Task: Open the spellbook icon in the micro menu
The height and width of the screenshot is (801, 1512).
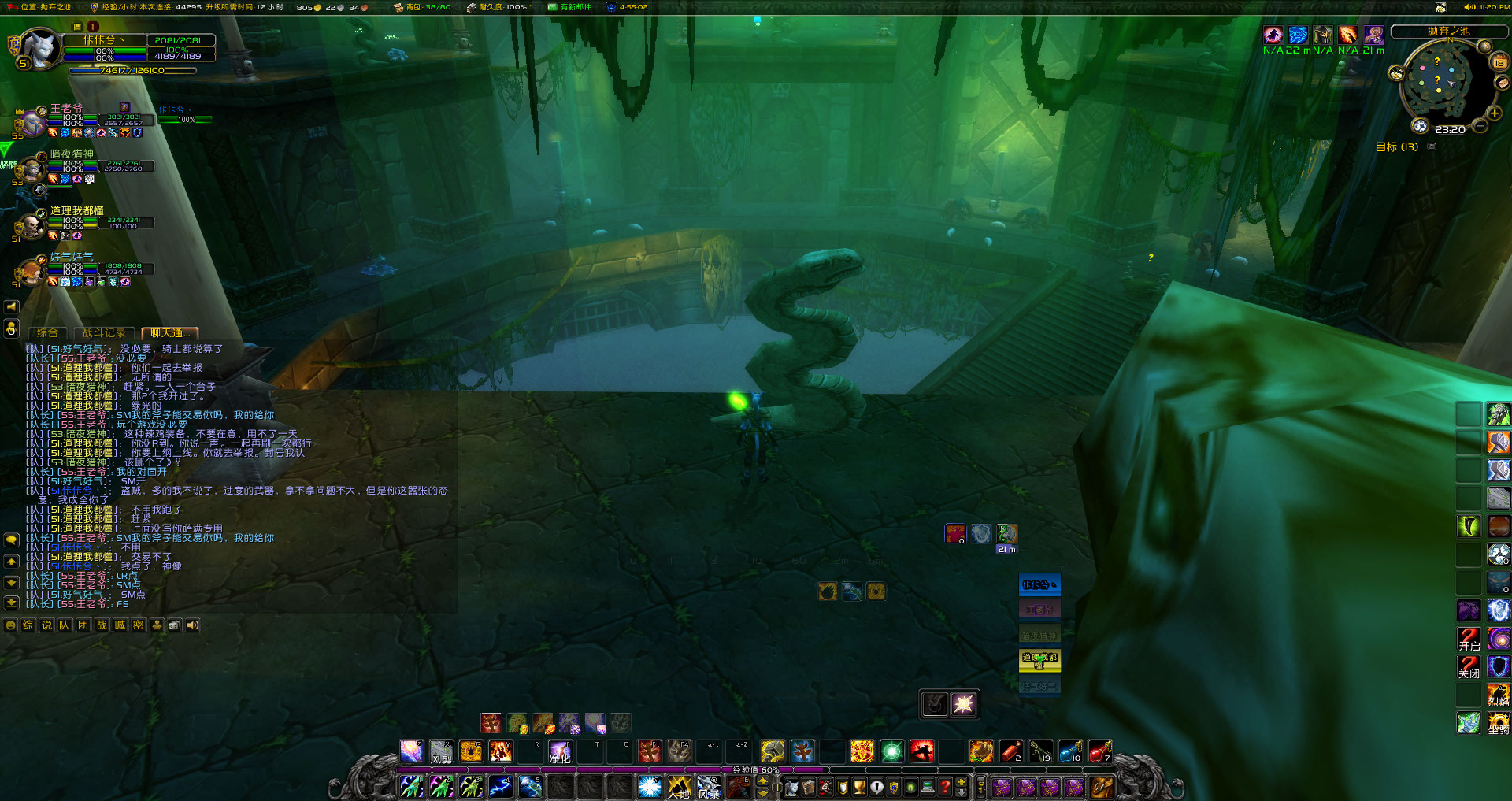Action: coord(807,785)
